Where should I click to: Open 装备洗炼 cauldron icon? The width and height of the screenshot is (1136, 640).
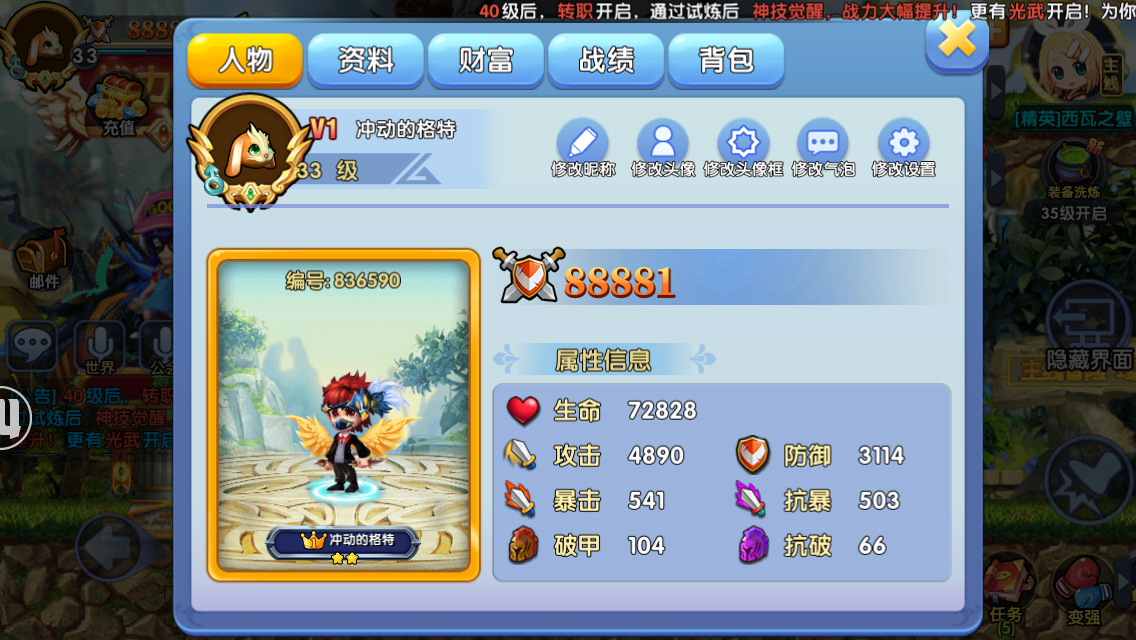pyautogui.click(x=1073, y=170)
